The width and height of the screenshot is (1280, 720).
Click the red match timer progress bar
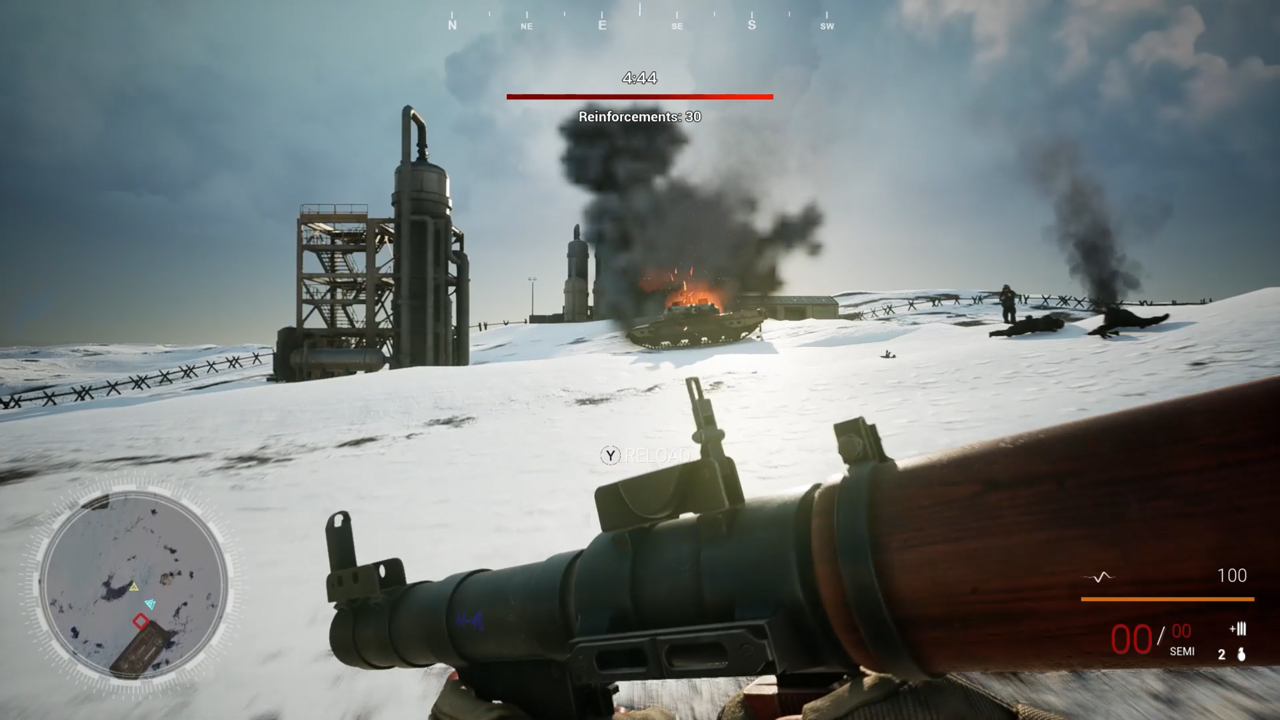tap(640, 96)
